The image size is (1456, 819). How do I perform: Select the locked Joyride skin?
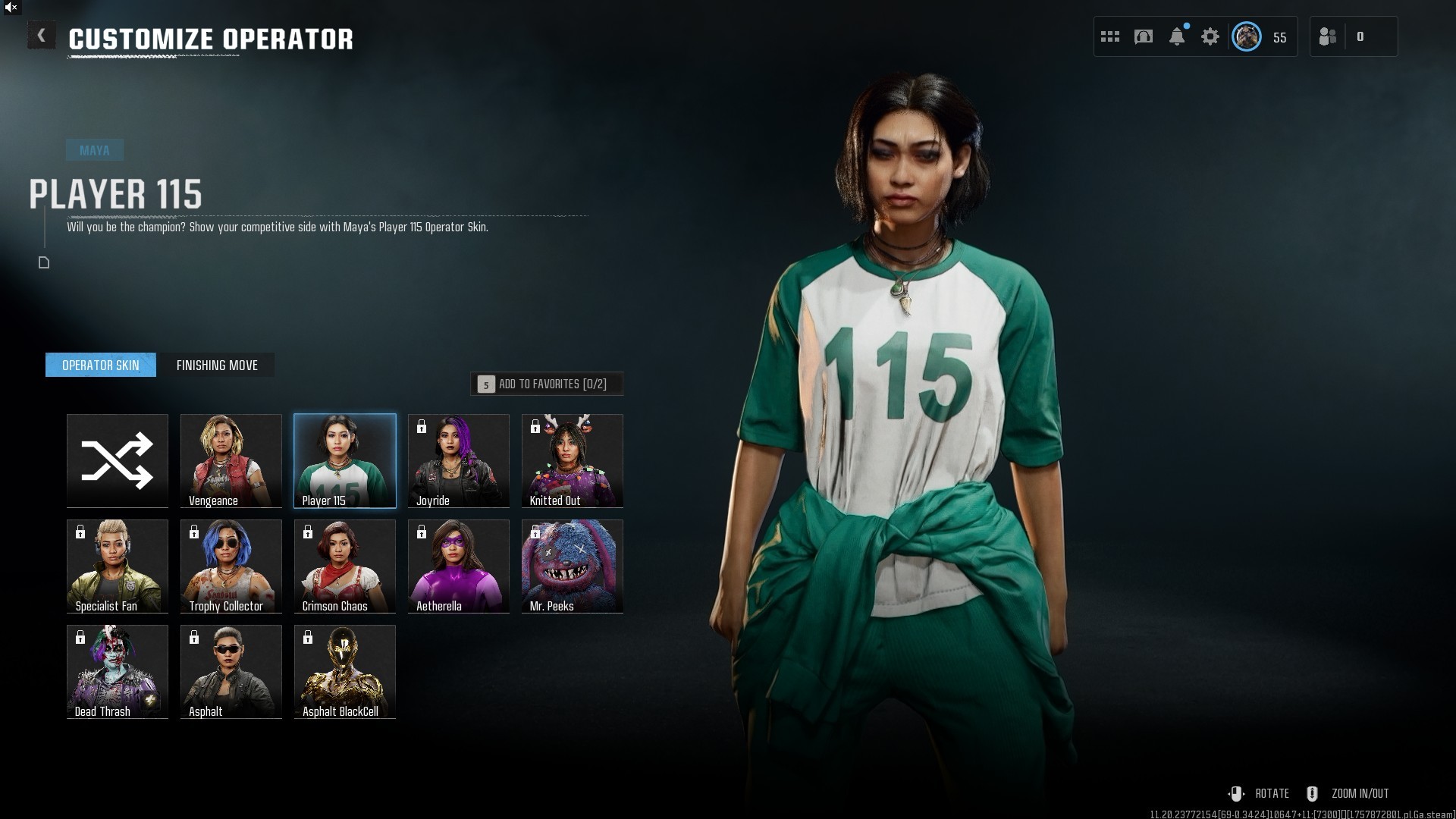click(459, 460)
